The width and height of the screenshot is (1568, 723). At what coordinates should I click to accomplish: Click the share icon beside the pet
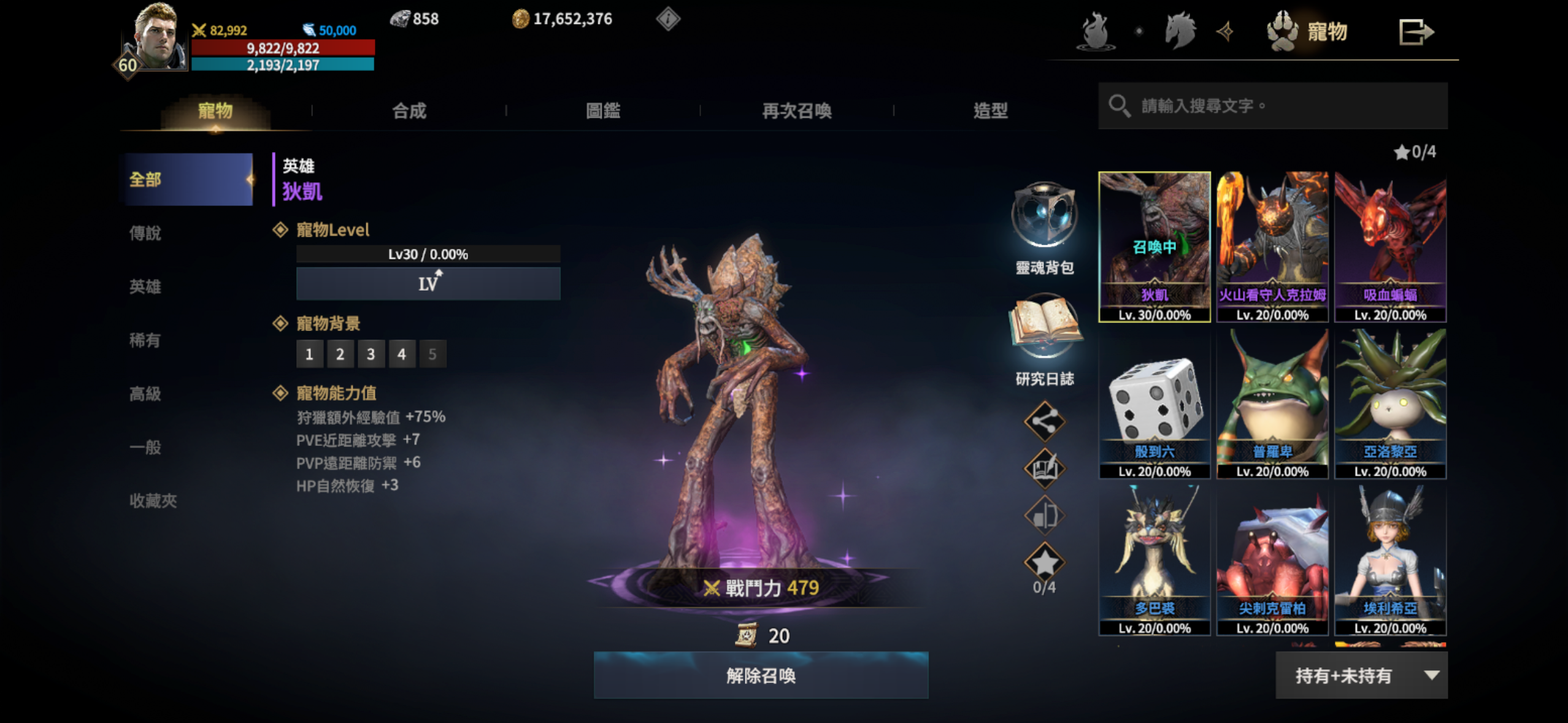1044,421
